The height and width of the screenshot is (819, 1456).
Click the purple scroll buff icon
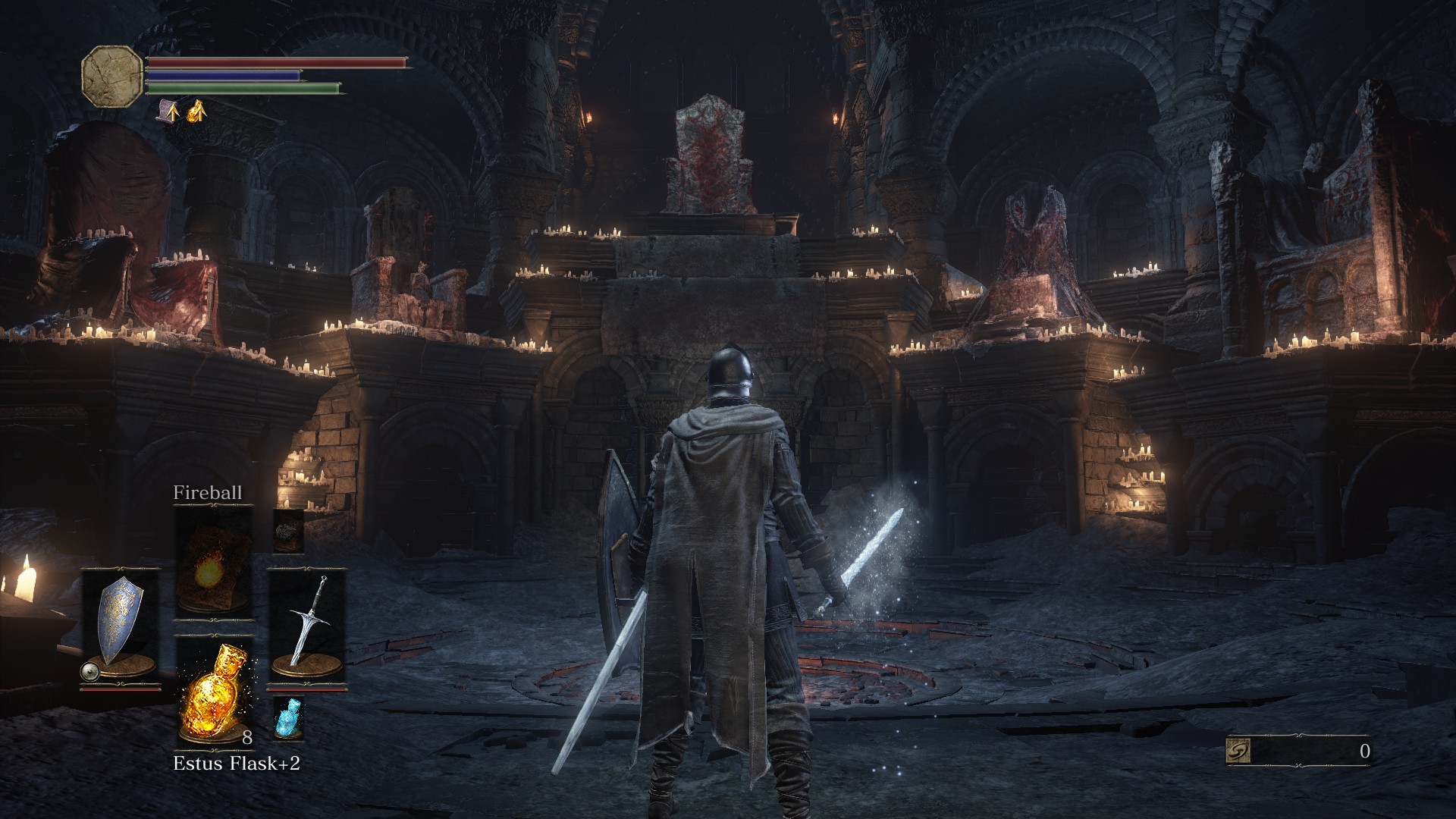pyautogui.click(x=168, y=111)
